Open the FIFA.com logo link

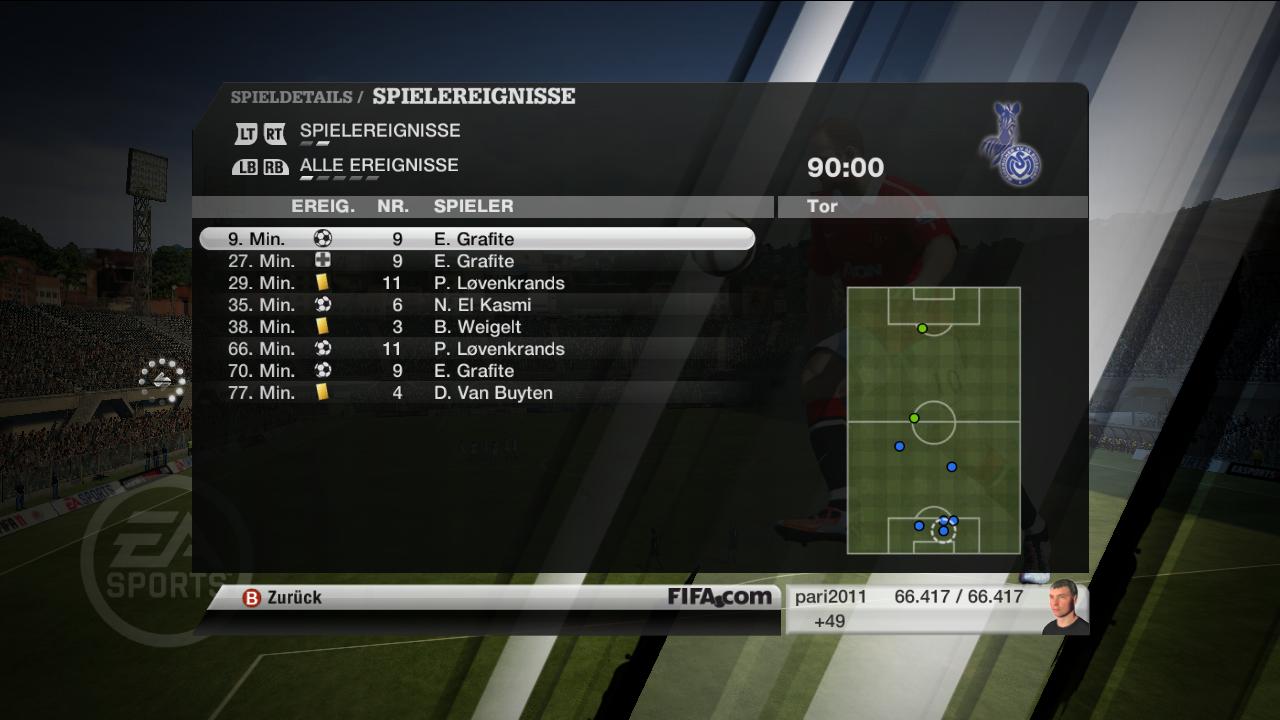pos(720,597)
